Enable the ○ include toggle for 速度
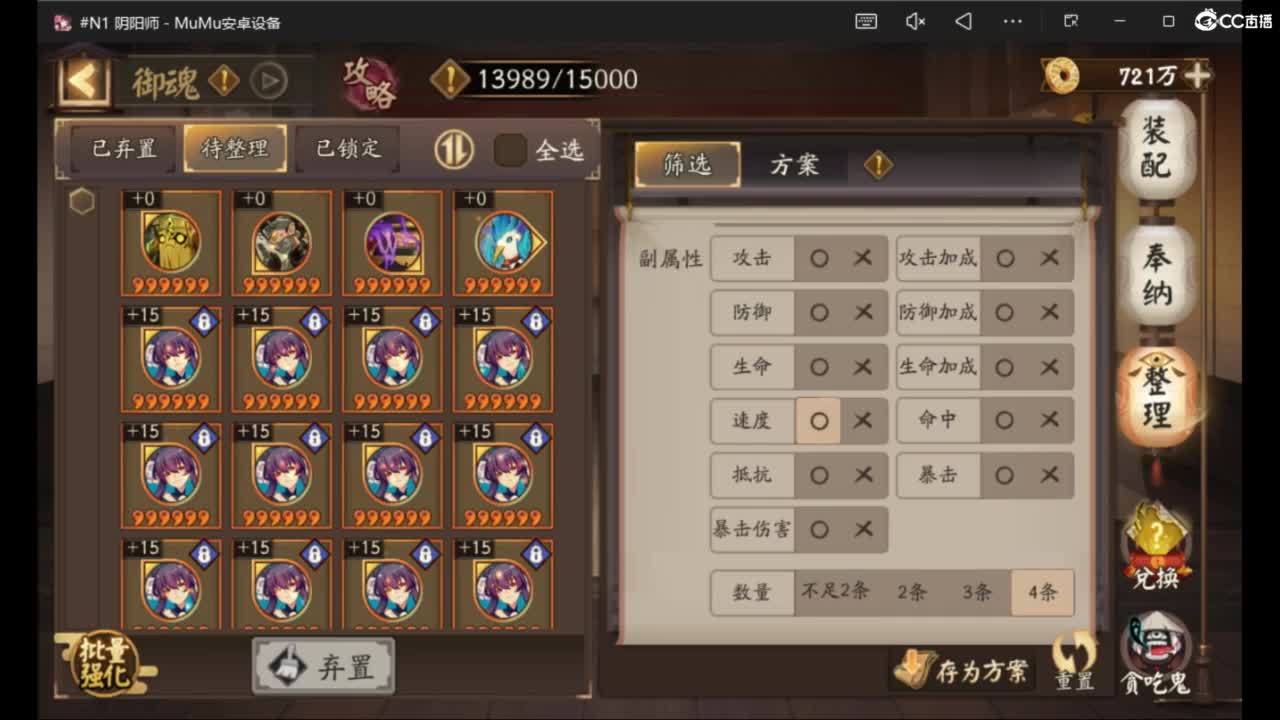 click(819, 421)
